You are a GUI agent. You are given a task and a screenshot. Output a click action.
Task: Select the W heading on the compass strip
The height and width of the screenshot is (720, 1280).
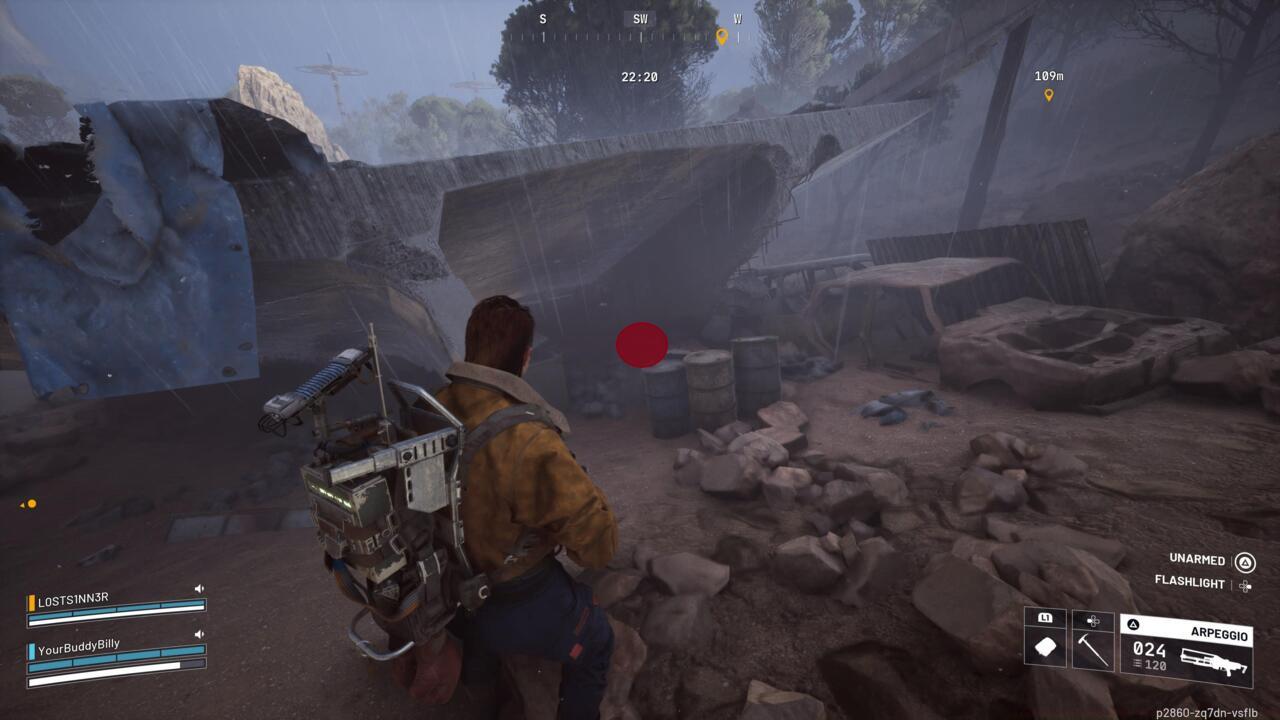click(739, 18)
